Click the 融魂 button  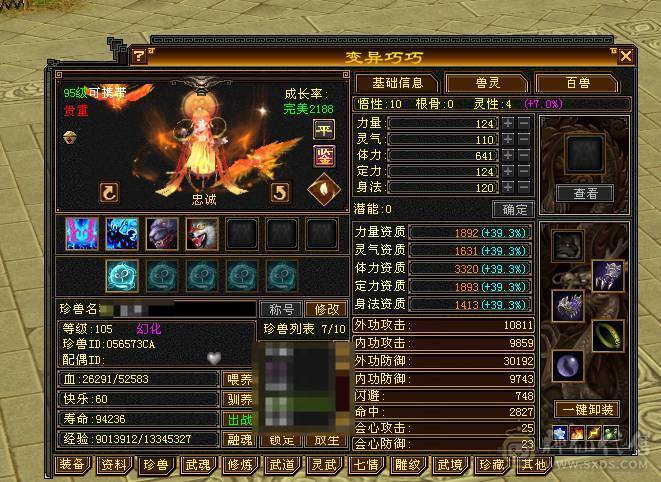point(240,439)
